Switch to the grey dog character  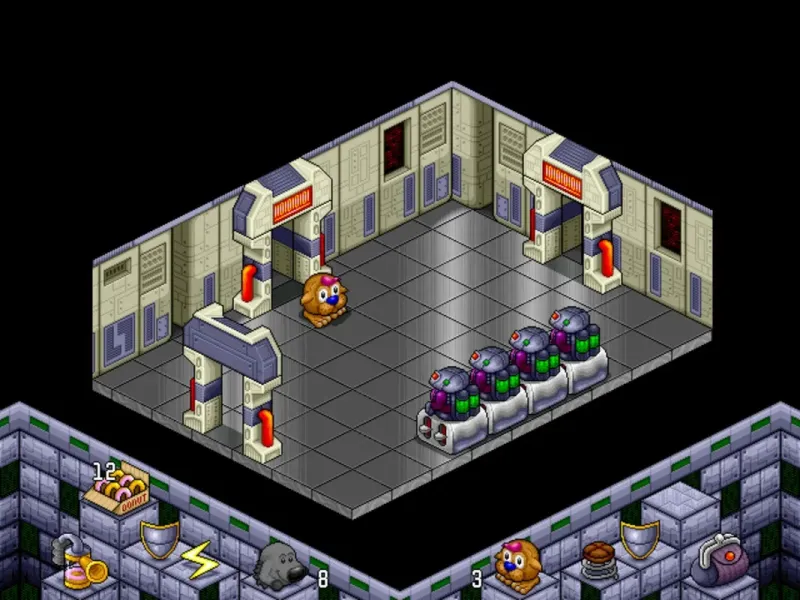(x=280, y=567)
